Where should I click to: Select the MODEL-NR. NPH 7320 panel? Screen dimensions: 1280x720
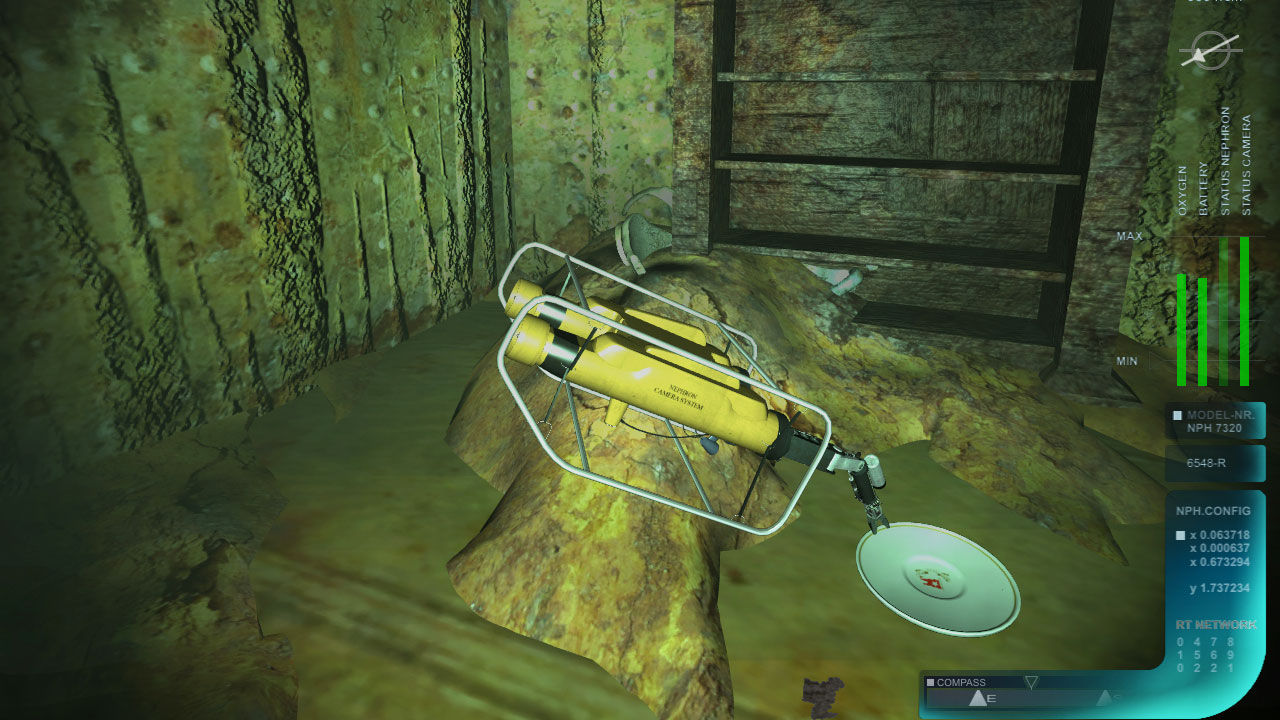(x=1215, y=420)
